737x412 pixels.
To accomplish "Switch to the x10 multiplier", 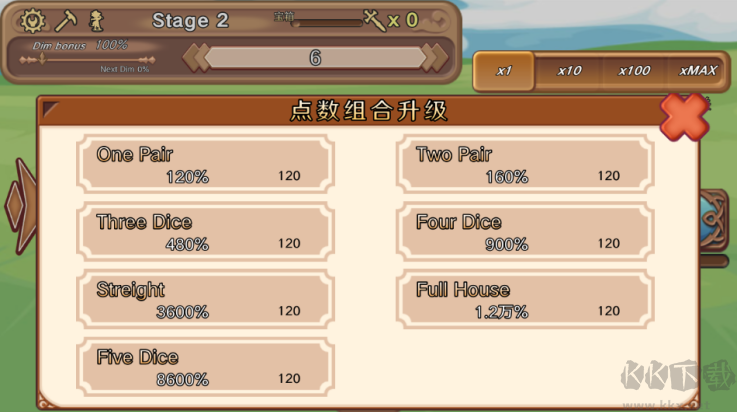I will [570, 71].
